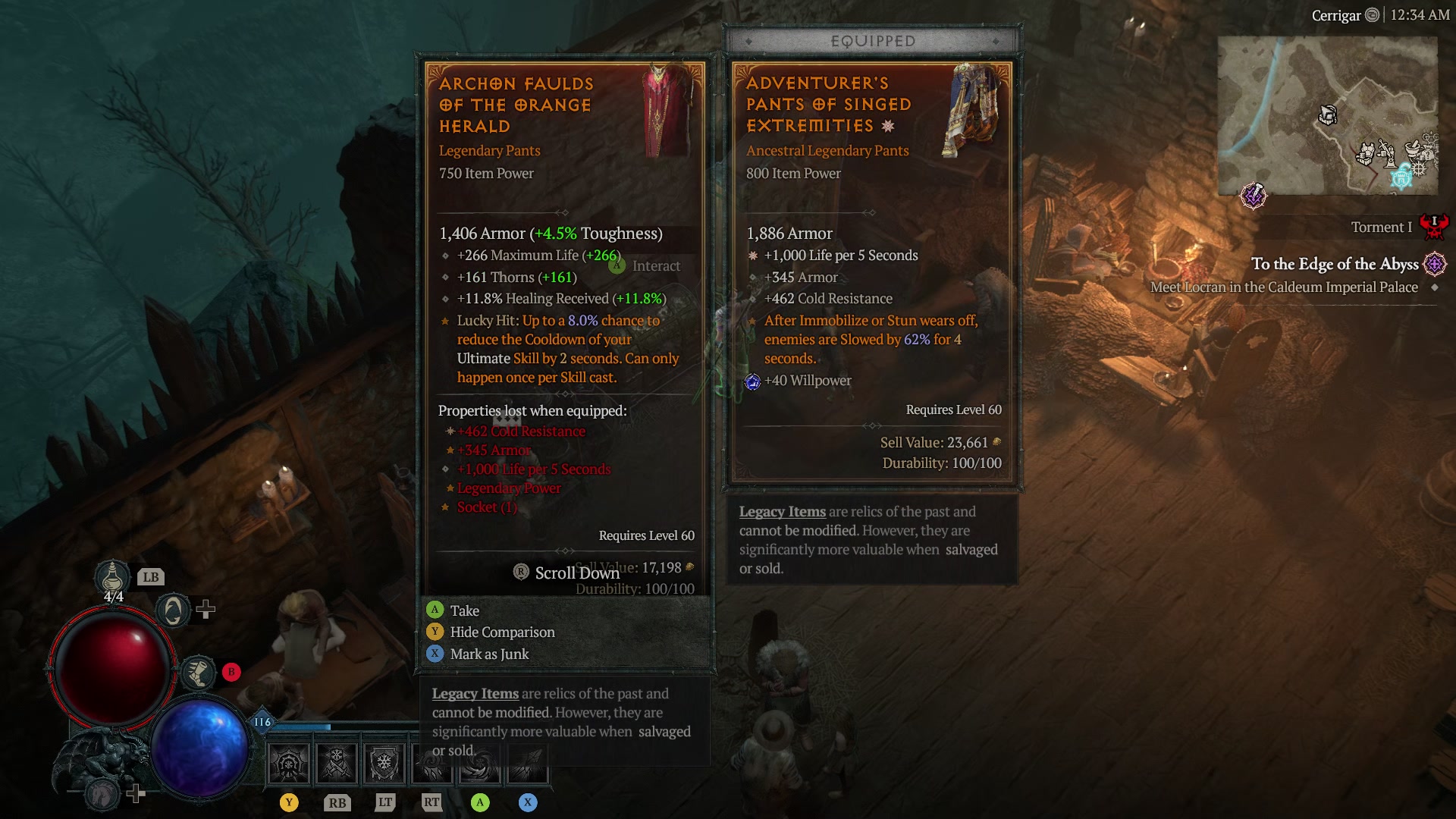Expand Properties lost when equipped section
Screen dimensions: 1456x819
click(x=531, y=410)
